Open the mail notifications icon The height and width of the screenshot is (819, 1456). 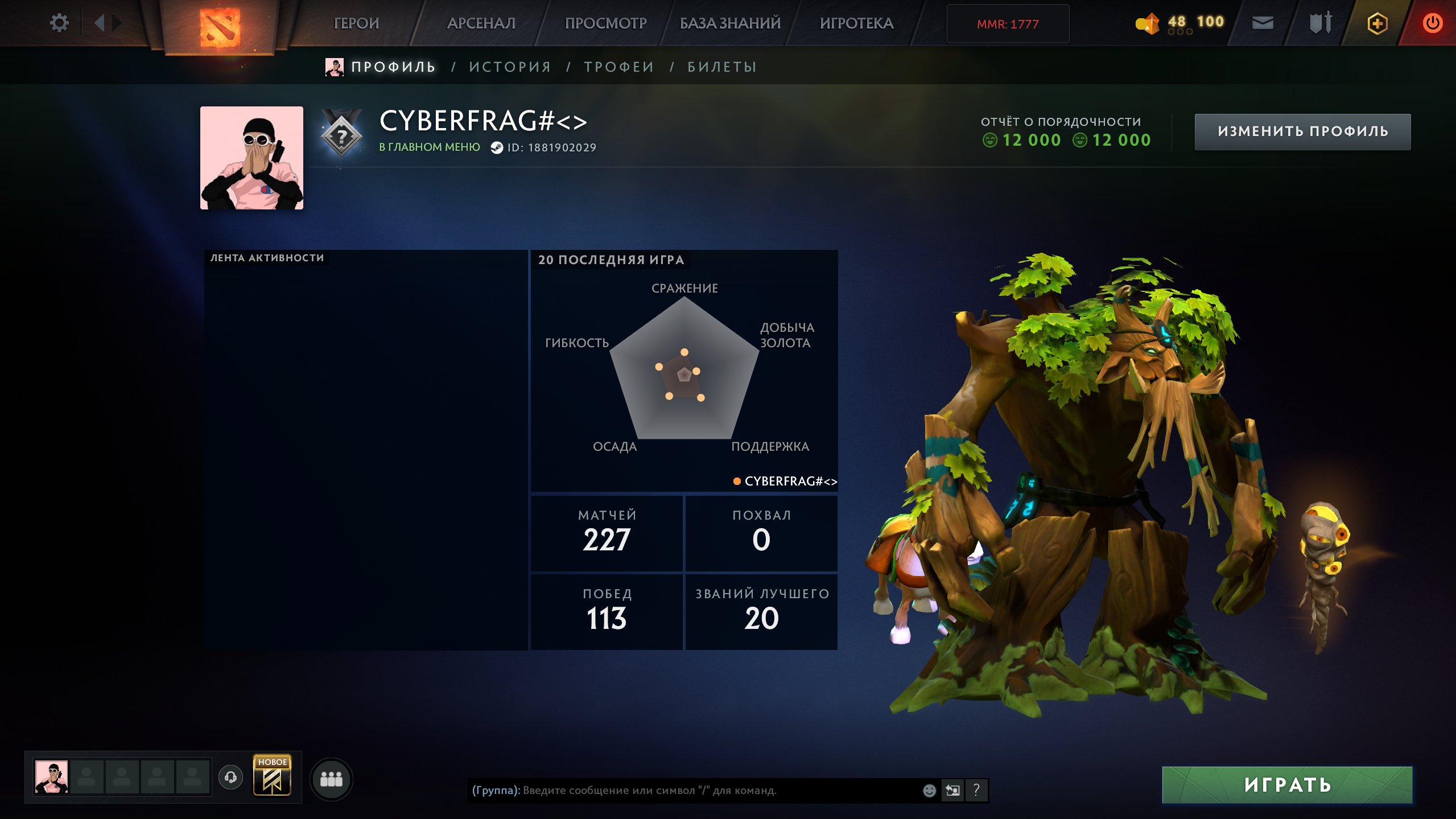[x=1263, y=23]
